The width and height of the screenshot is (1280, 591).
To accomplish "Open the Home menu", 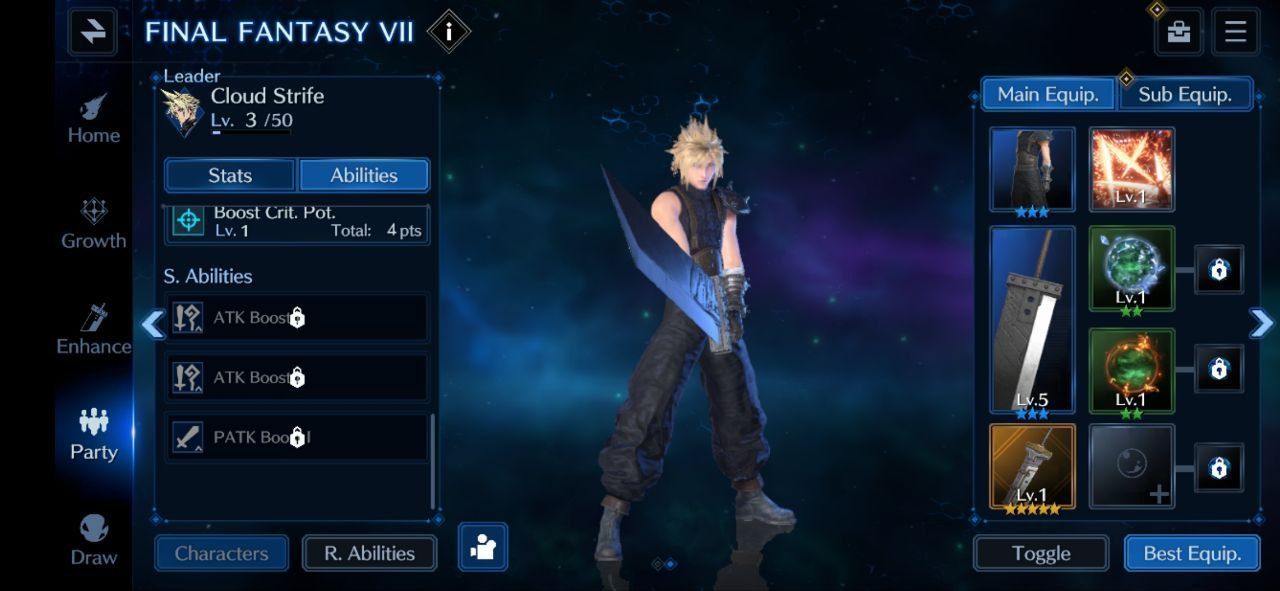I will 94,119.
